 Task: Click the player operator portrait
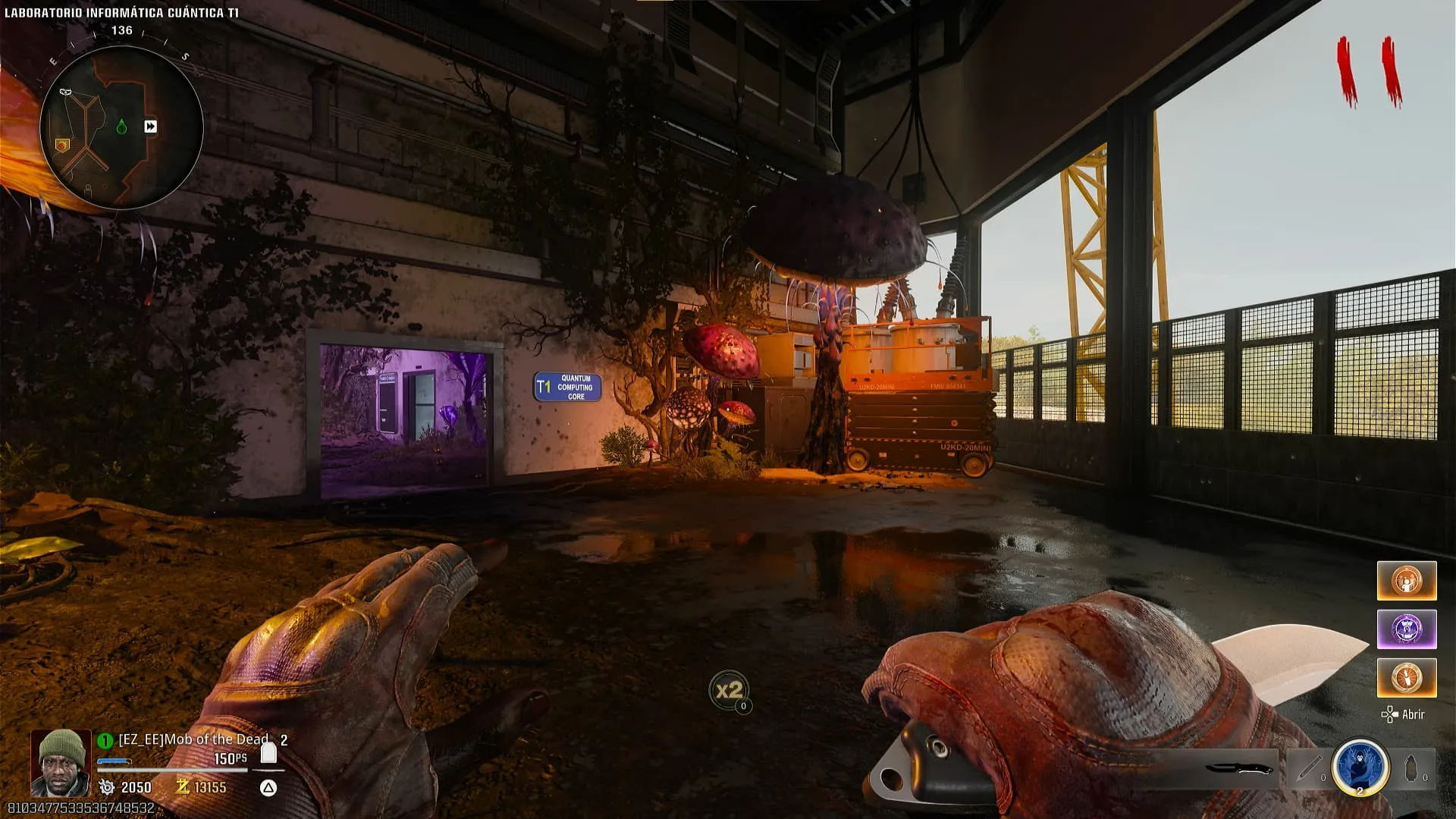pyautogui.click(x=61, y=762)
